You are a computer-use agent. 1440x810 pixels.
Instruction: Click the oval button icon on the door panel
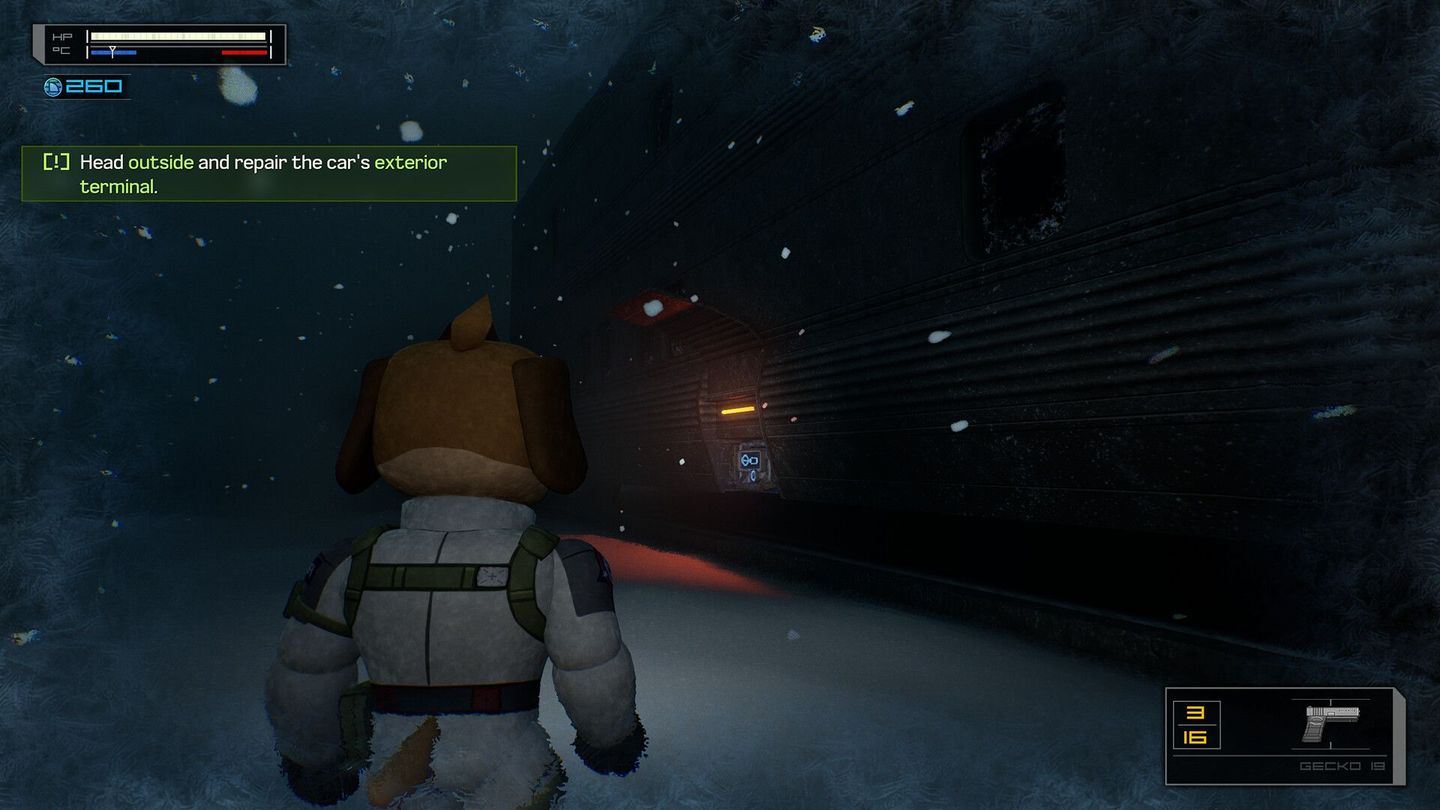coord(753,476)
